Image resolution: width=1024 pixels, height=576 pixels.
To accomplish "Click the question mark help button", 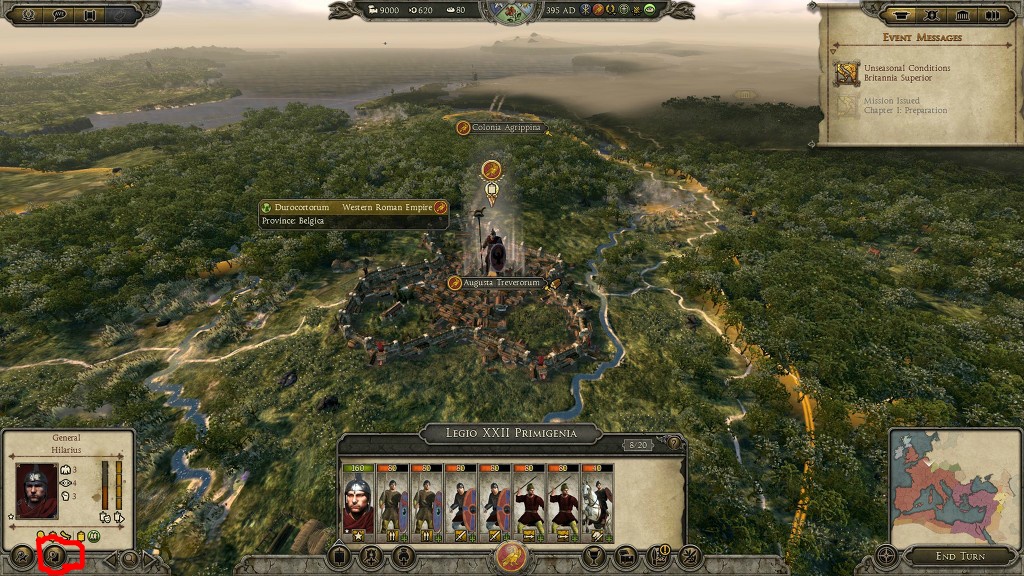I will tap(674, 443).
